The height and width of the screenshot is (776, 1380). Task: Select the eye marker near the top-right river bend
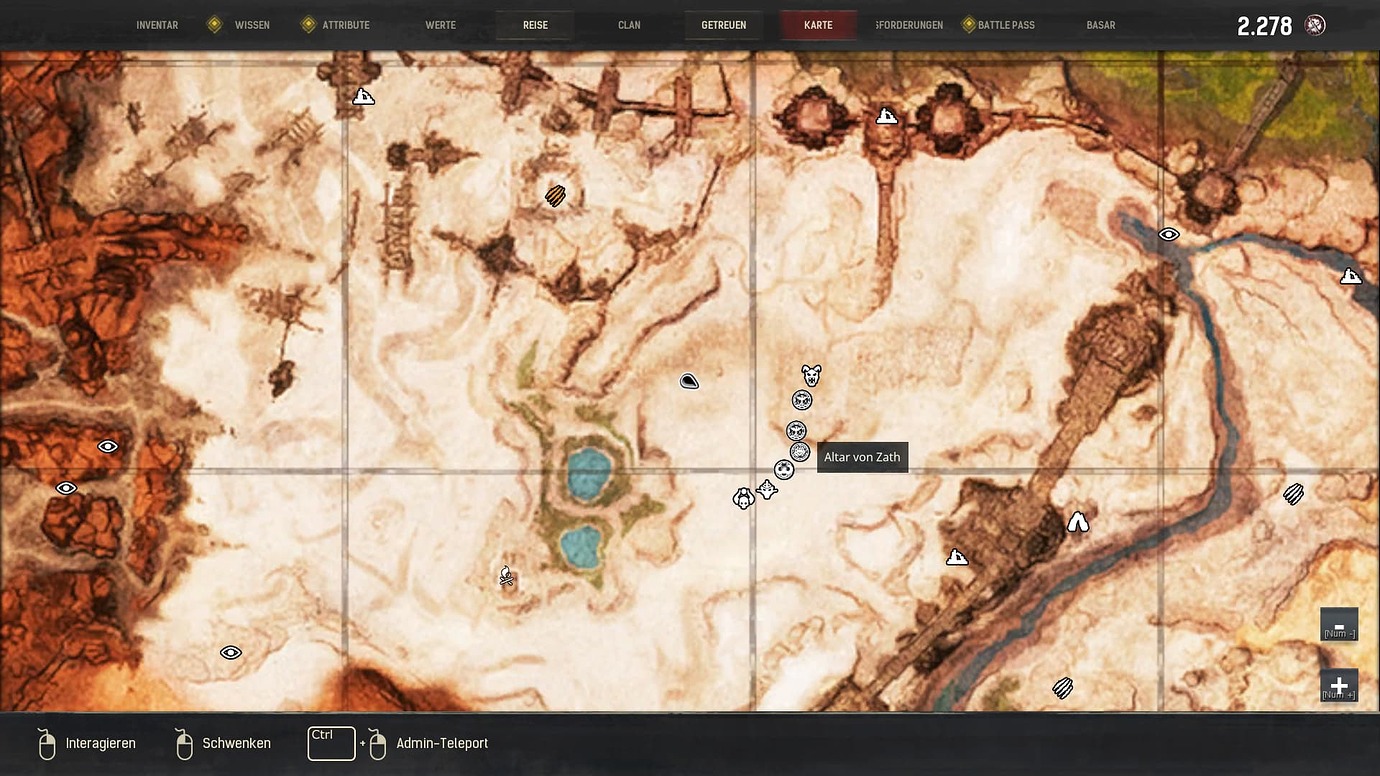point(1168,233)
